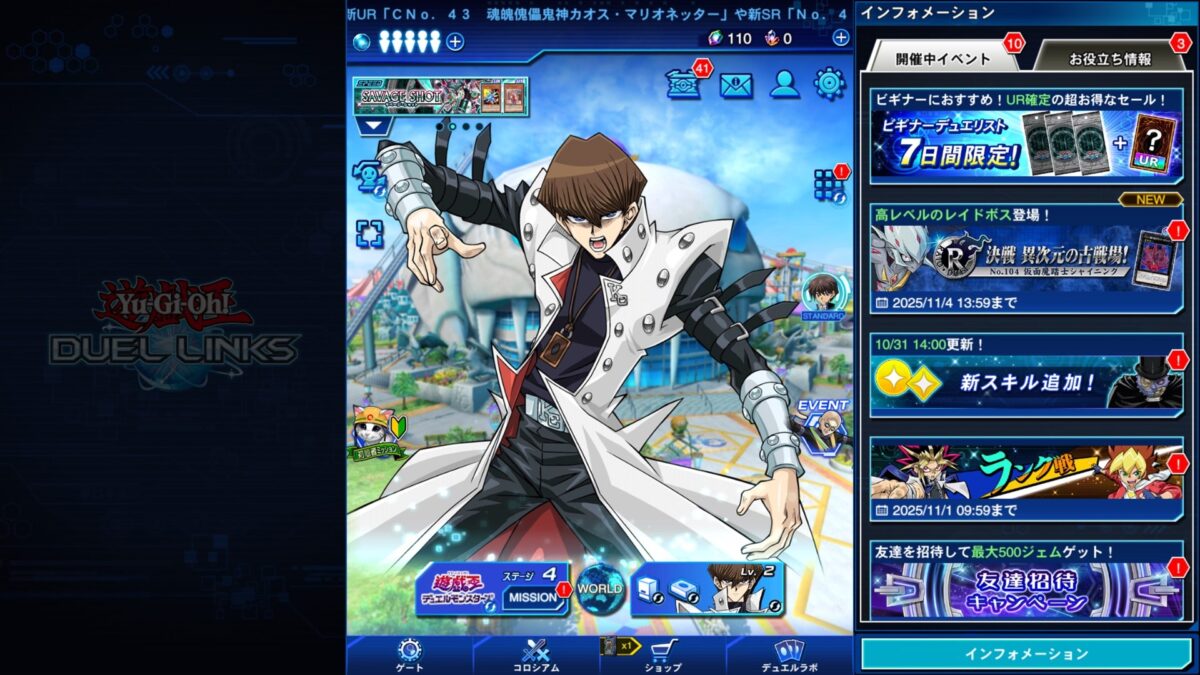Tap the plus button beside gem count
1200x675 pixels.
point(841,38)
